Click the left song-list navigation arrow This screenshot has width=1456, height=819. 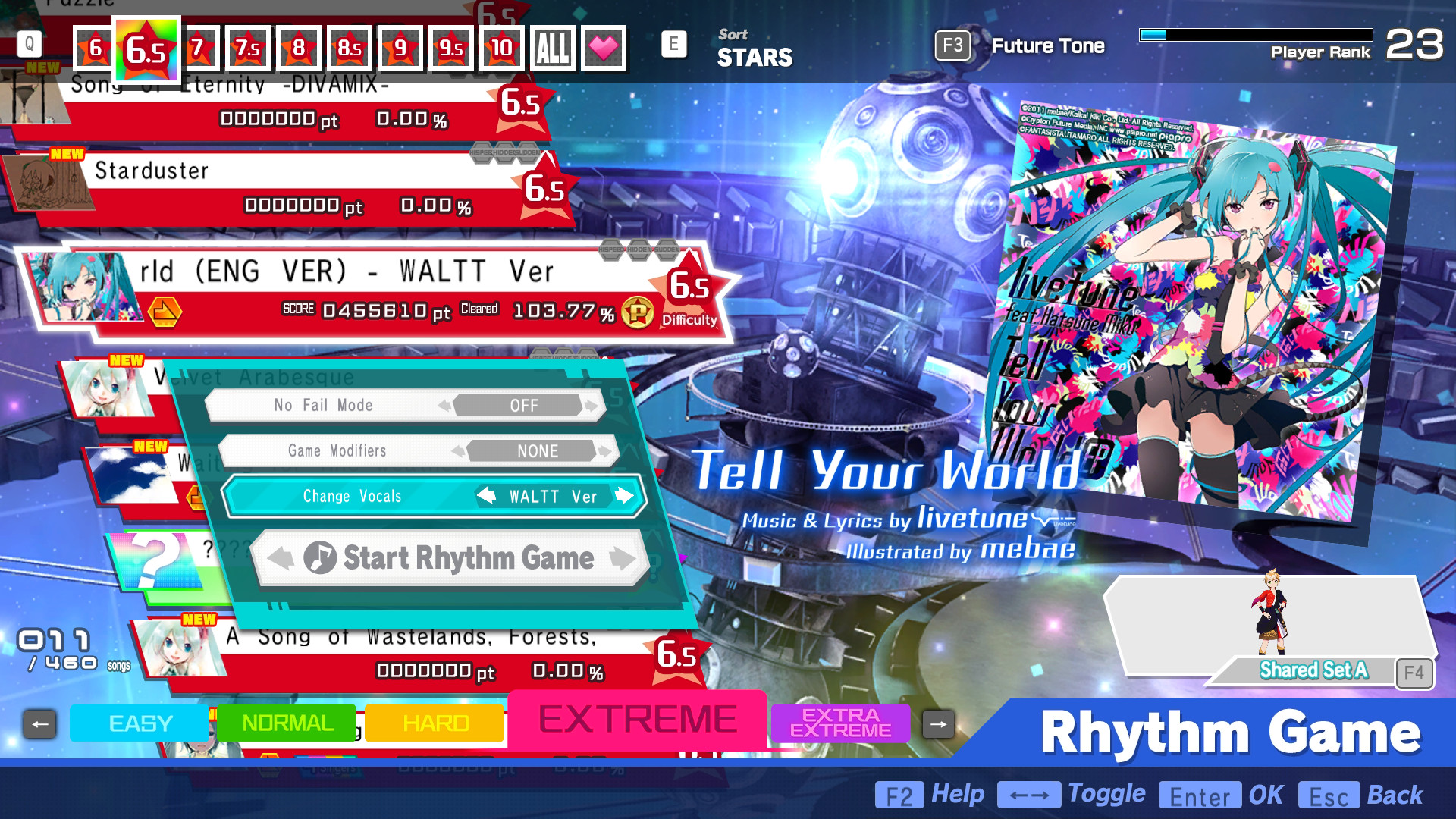(x=40, y=723)
